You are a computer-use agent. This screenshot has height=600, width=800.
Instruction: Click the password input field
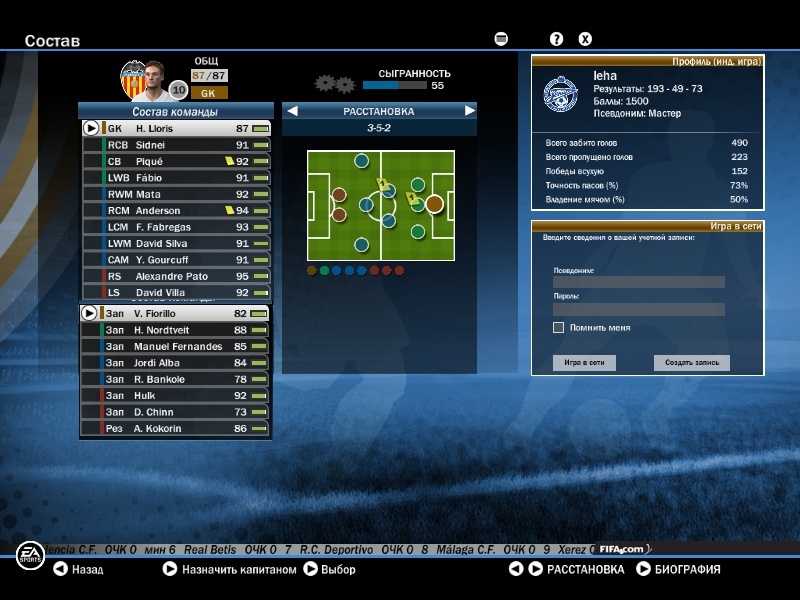click(638, 310)
